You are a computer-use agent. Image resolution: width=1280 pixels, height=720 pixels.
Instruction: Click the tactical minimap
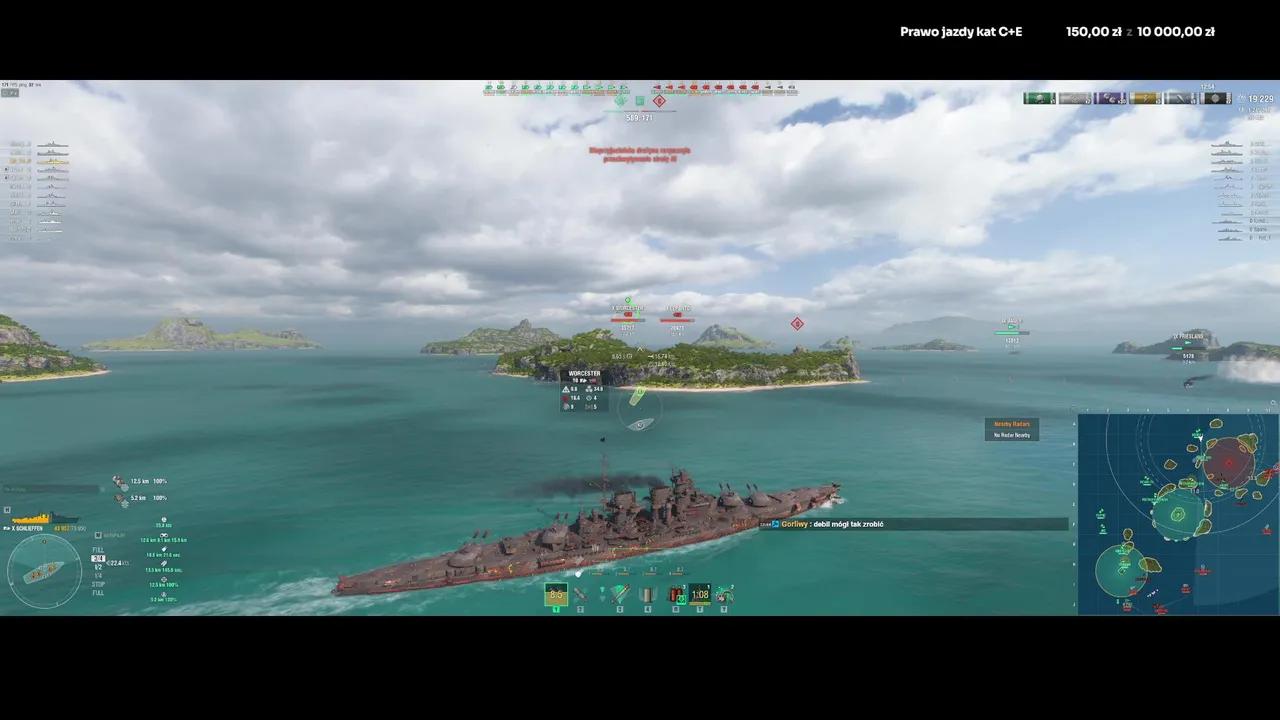tap(1177, 513)
